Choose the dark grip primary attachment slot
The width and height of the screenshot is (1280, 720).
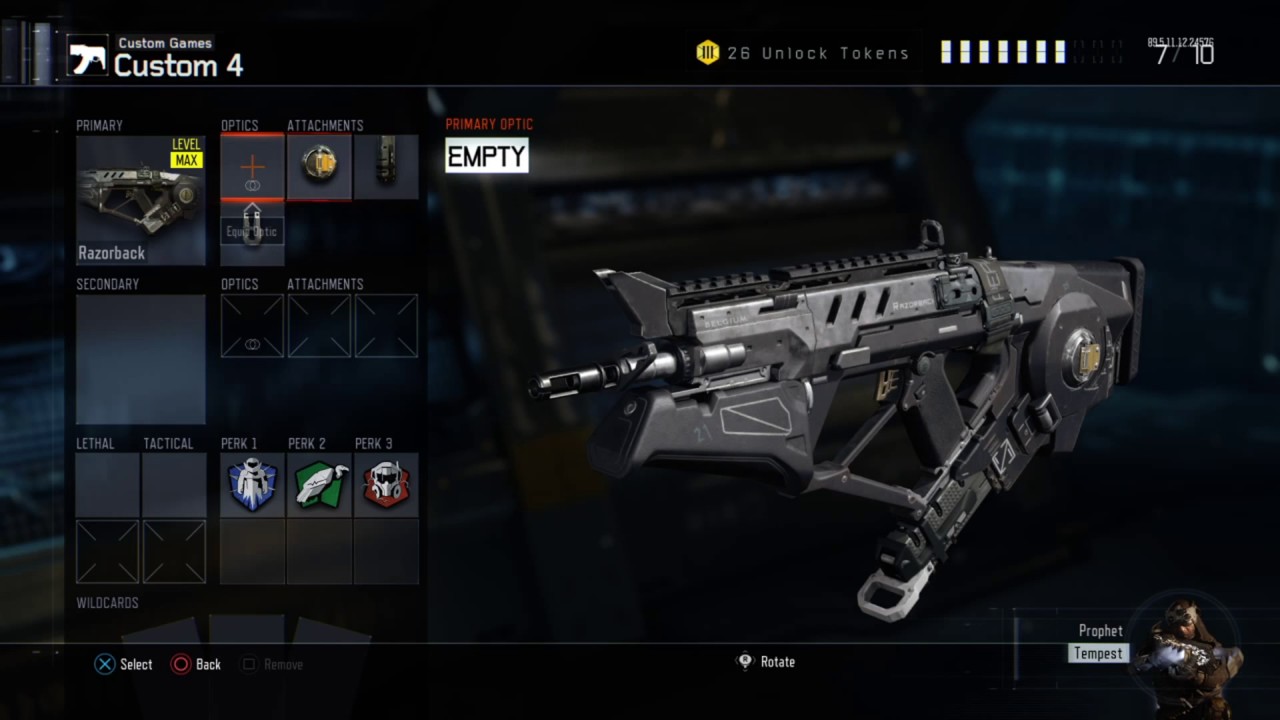pyautogui.click(x=386, y=167)
